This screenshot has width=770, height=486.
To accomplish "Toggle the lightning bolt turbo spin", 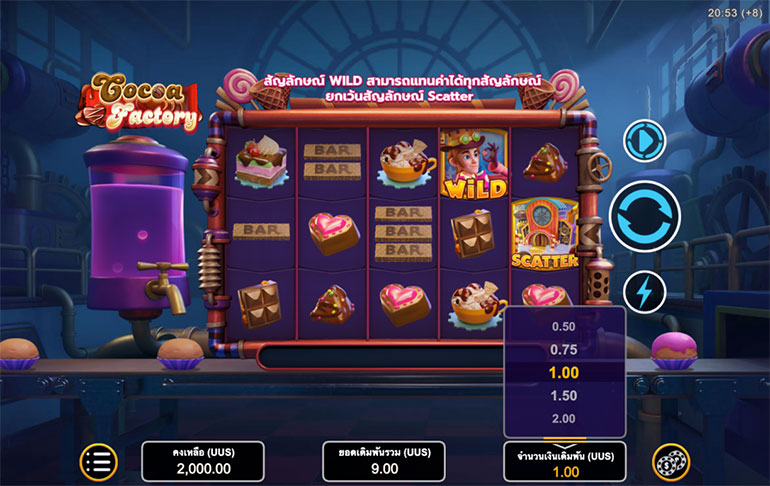I will (644, 292).
